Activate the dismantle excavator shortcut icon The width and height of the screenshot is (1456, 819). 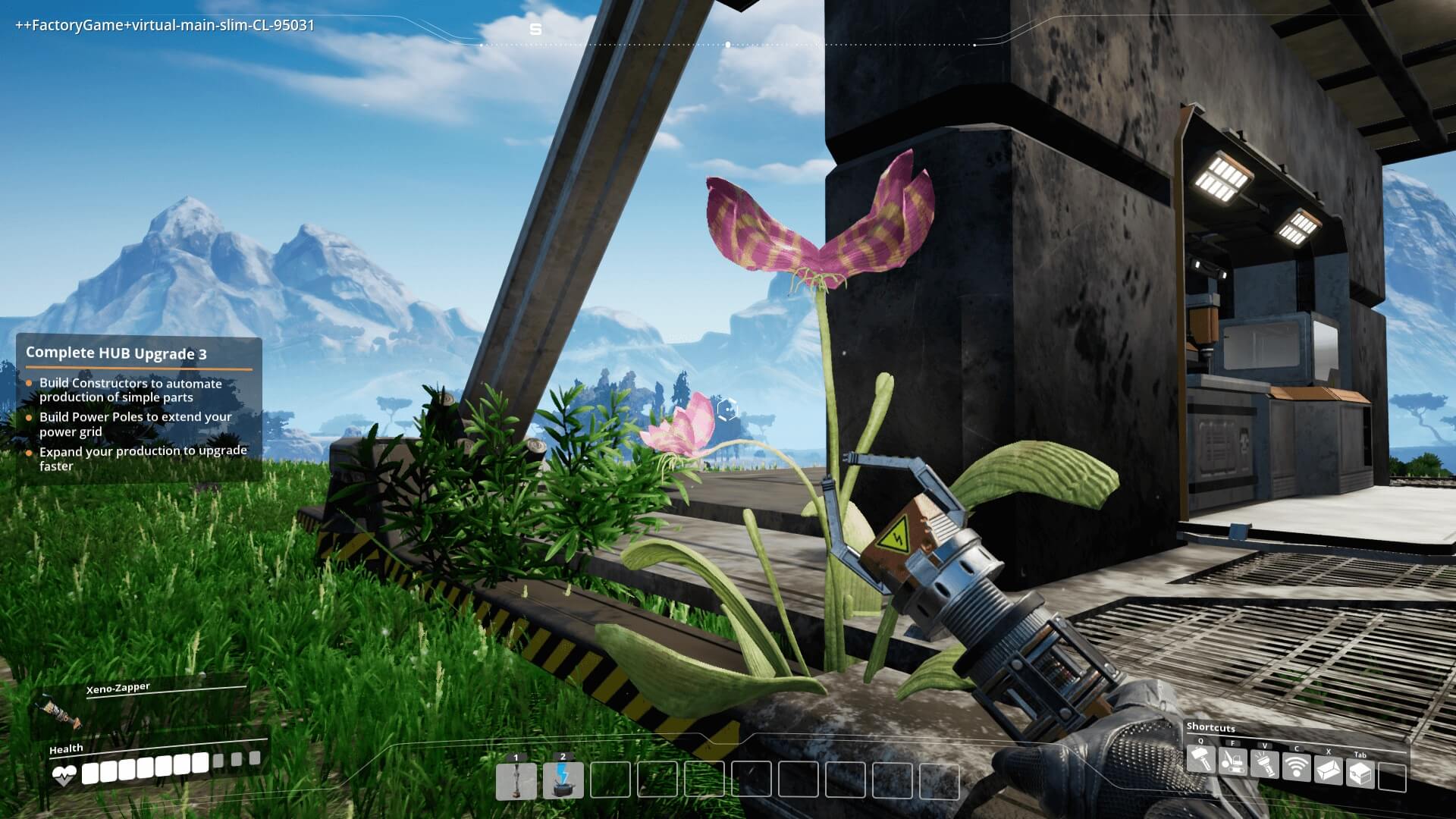1233,761
